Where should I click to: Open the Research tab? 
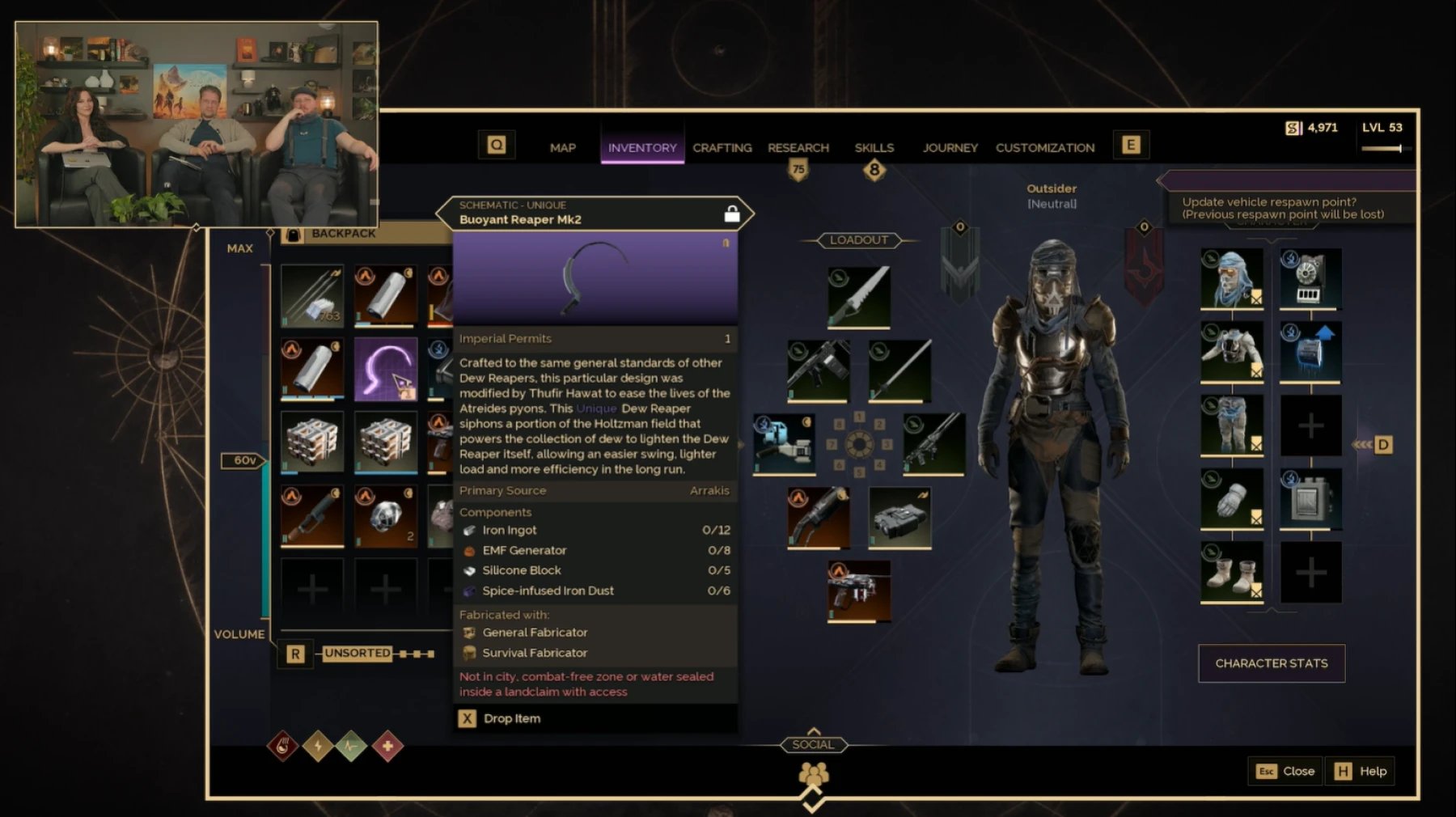pos(798,148)
